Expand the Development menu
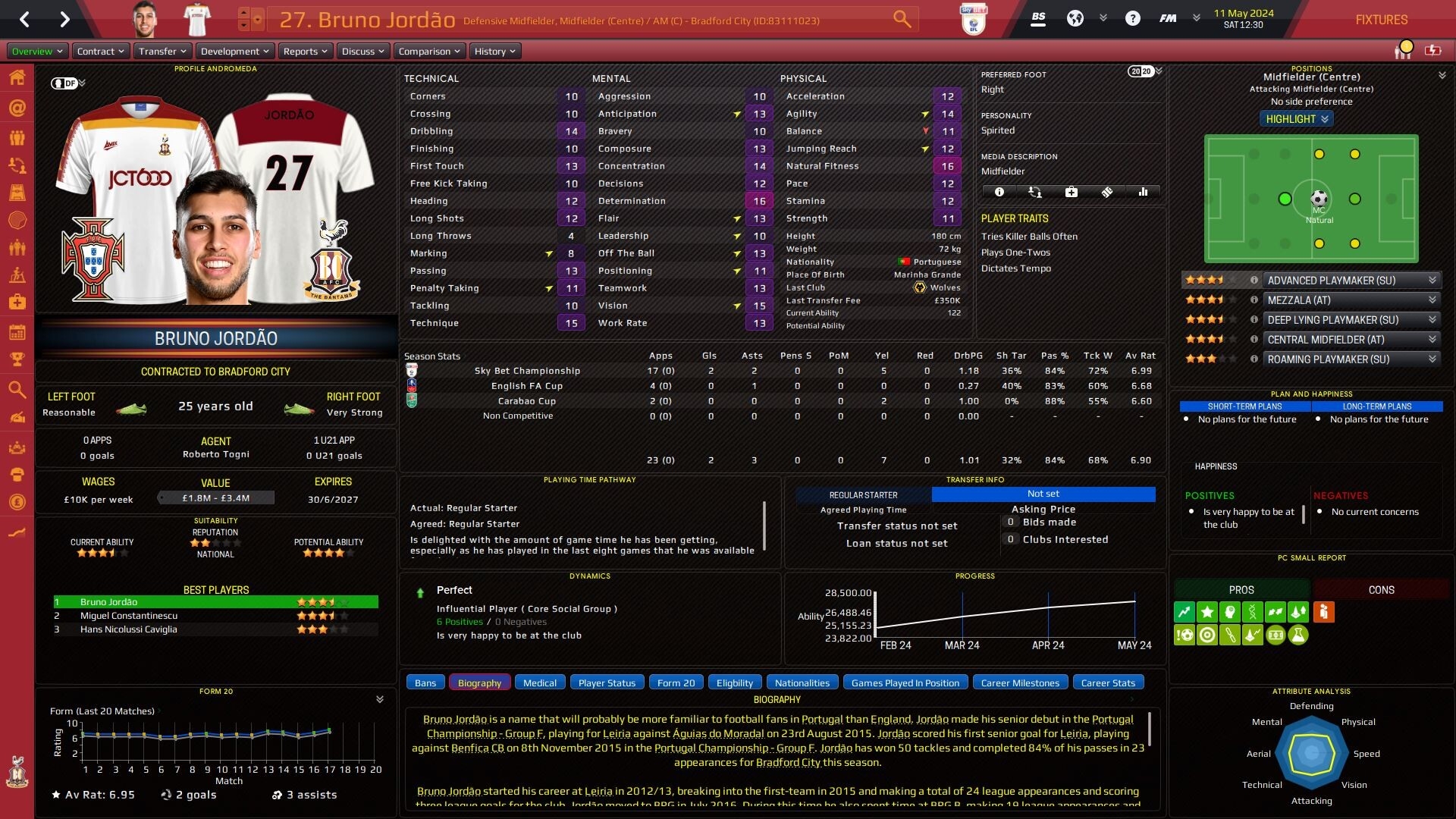Screen dimensions: 1456x819 click(234, 51)
